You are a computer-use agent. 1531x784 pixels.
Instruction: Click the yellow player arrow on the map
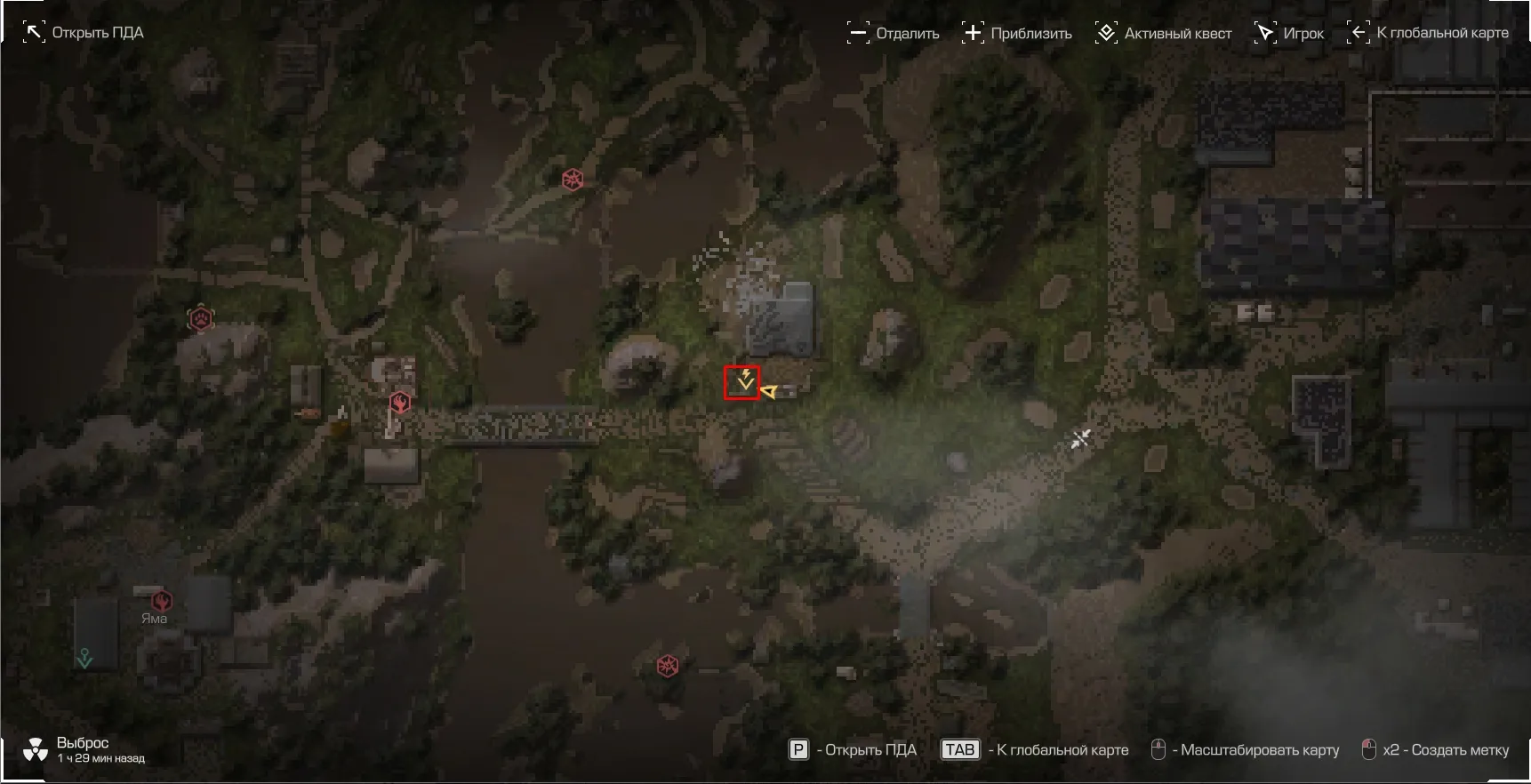[x=769, y=391]
